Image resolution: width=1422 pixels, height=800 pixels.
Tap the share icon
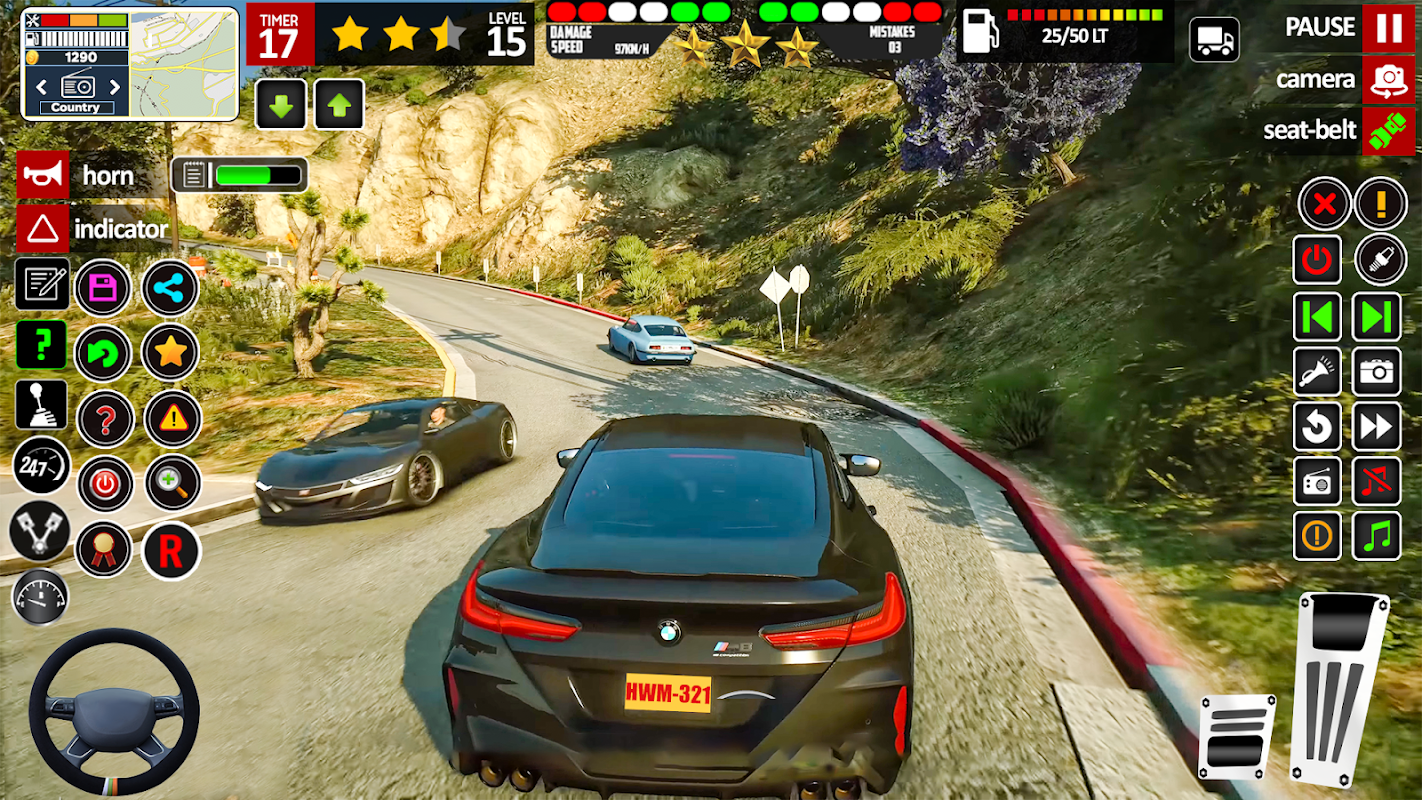pos(170,288)
